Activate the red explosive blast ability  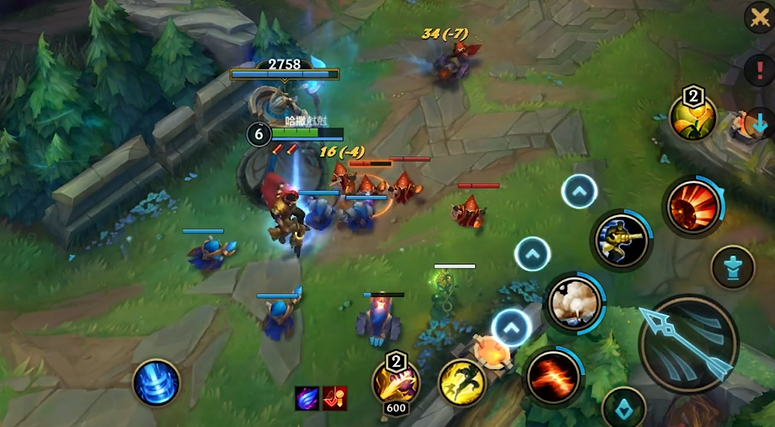click(693, 208)
